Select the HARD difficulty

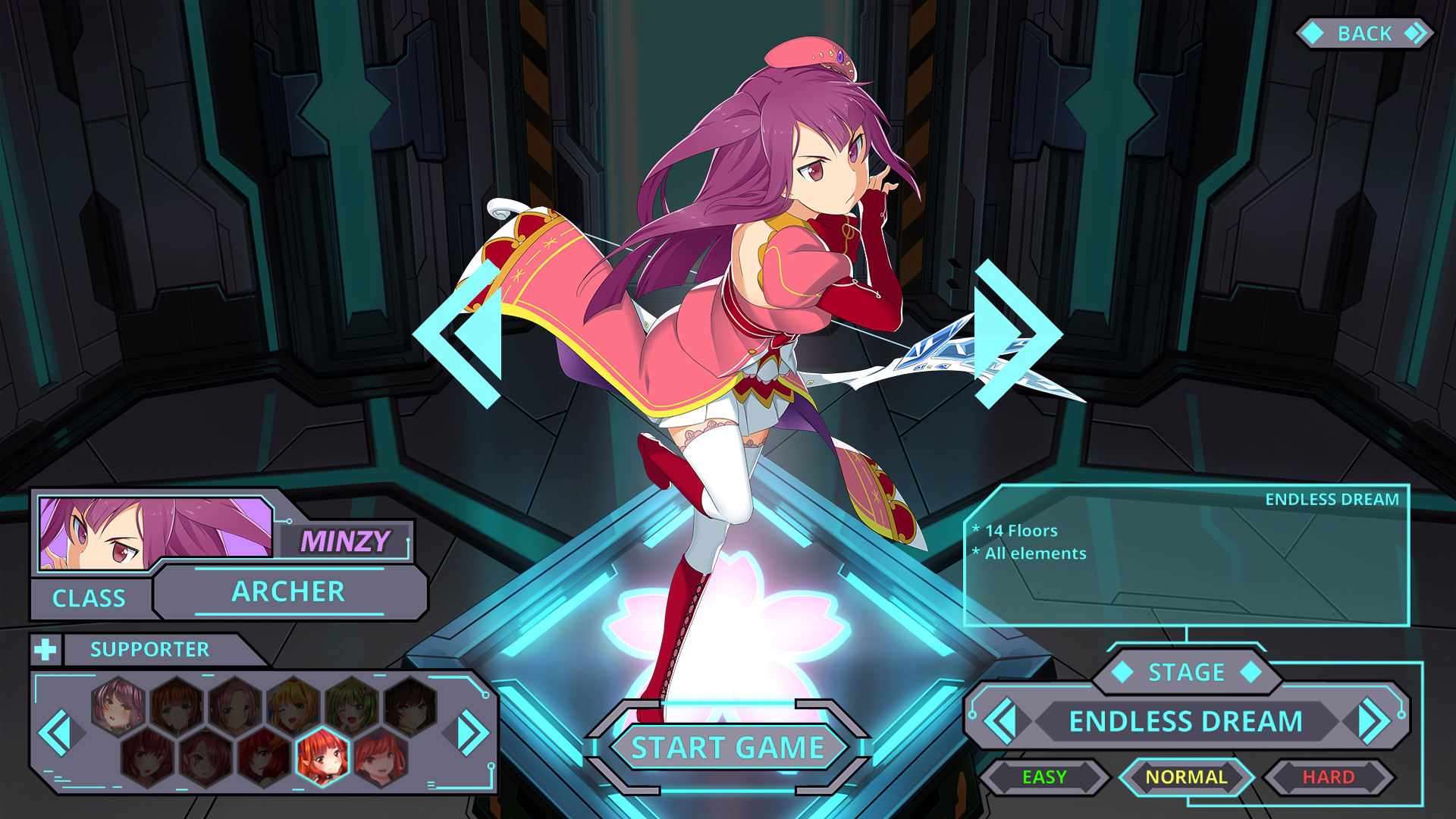pyautogui.click(x=1329, y=777)
